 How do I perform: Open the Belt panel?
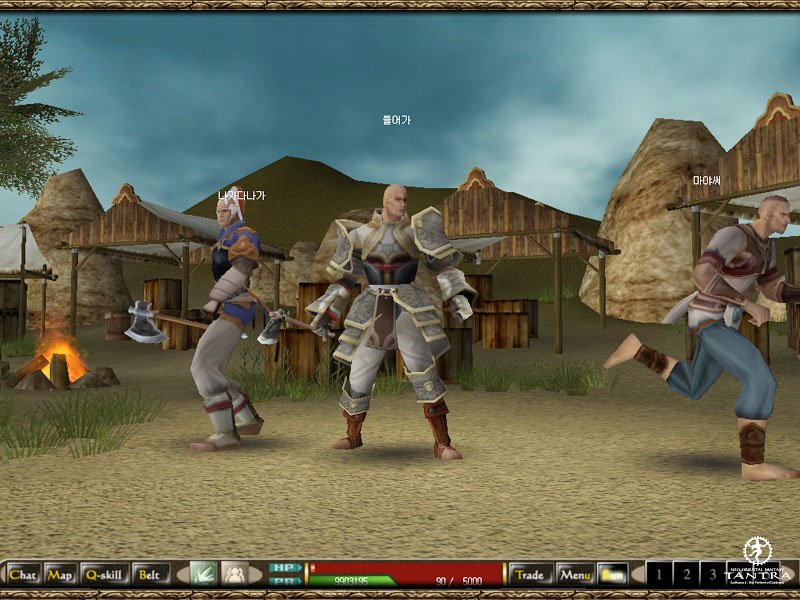(x=150, y=575)
